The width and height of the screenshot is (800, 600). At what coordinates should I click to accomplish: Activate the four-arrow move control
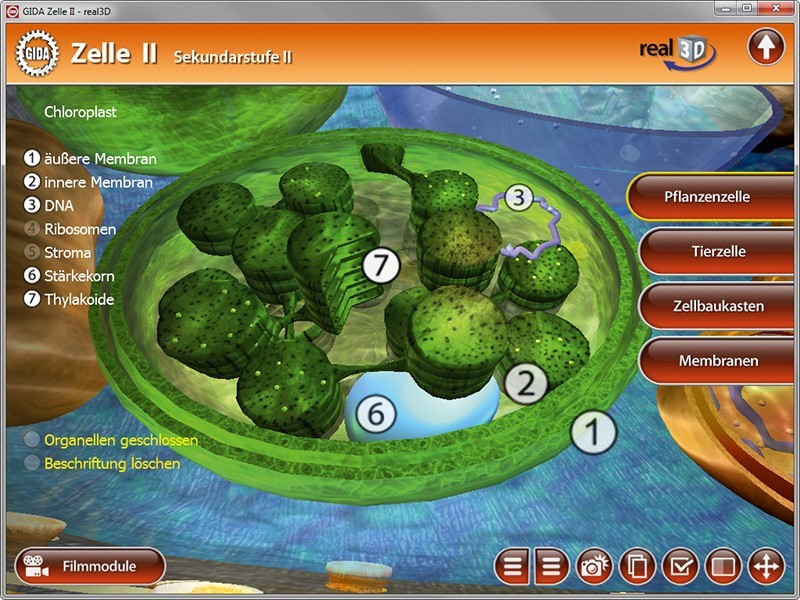point(766,567)
